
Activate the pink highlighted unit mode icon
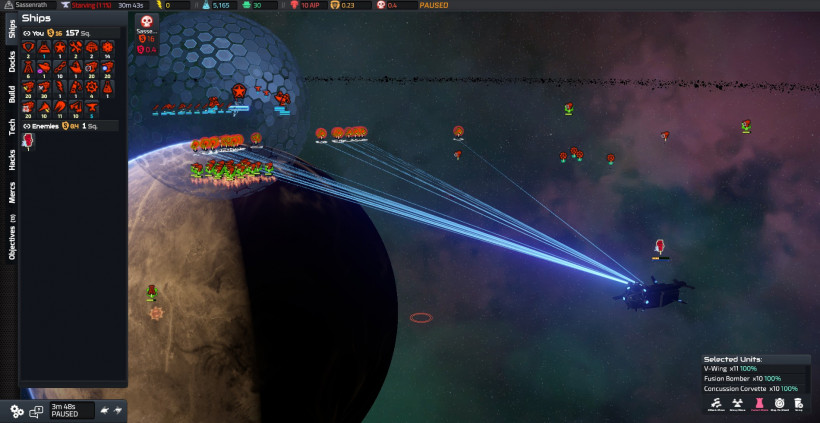(x=759, y=404)
